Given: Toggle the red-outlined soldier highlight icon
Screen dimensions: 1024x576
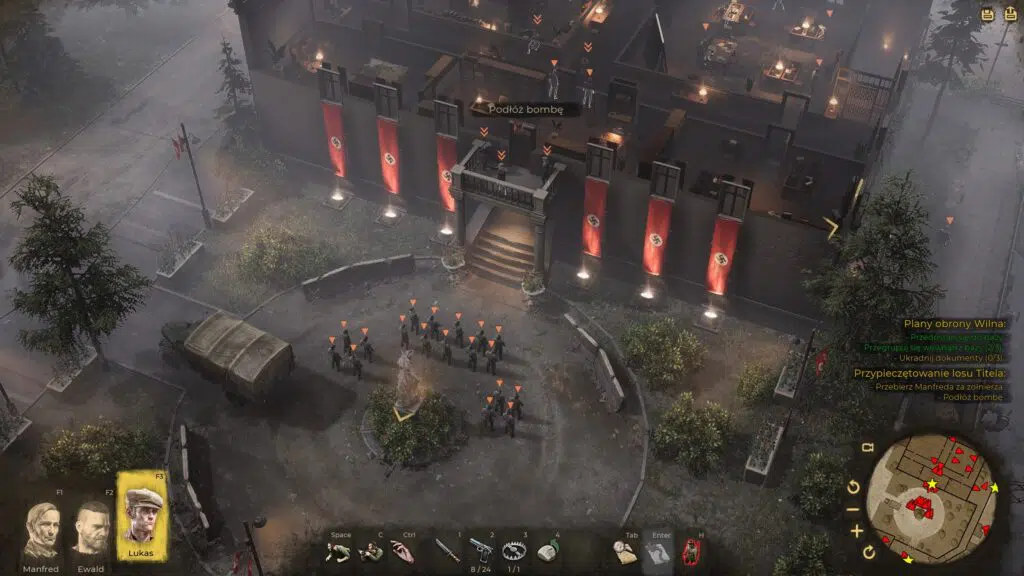Looking at the screenshot, I should point(691,551).
